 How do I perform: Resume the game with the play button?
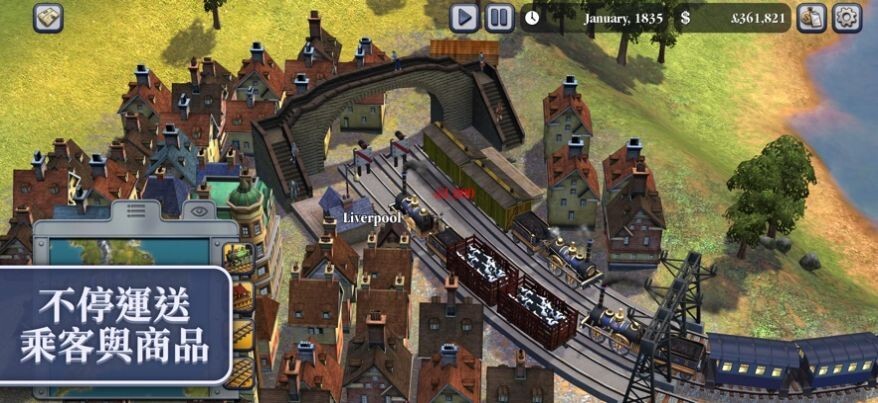464,17
